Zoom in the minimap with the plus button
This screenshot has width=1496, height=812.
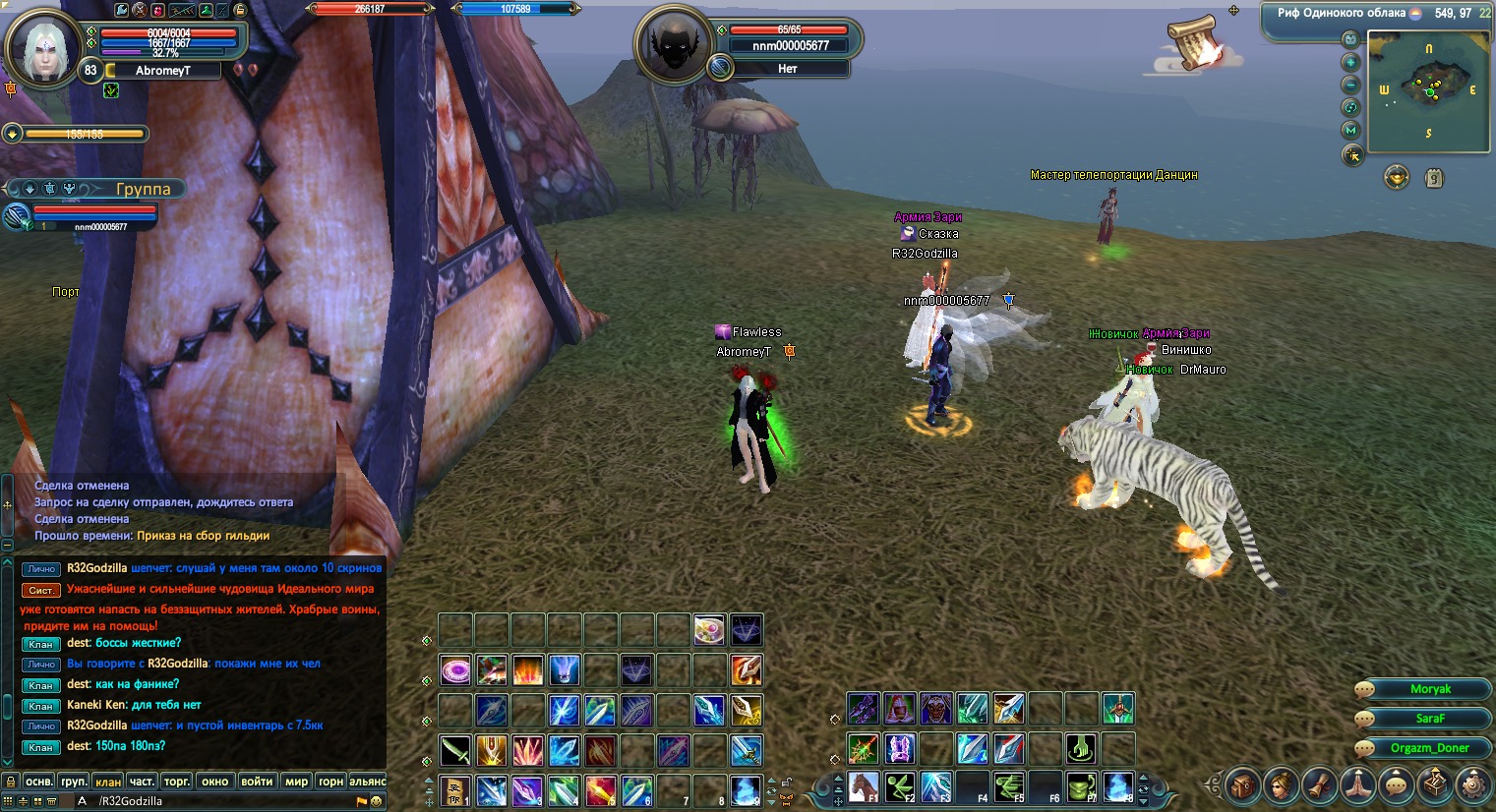point(1351,62)
